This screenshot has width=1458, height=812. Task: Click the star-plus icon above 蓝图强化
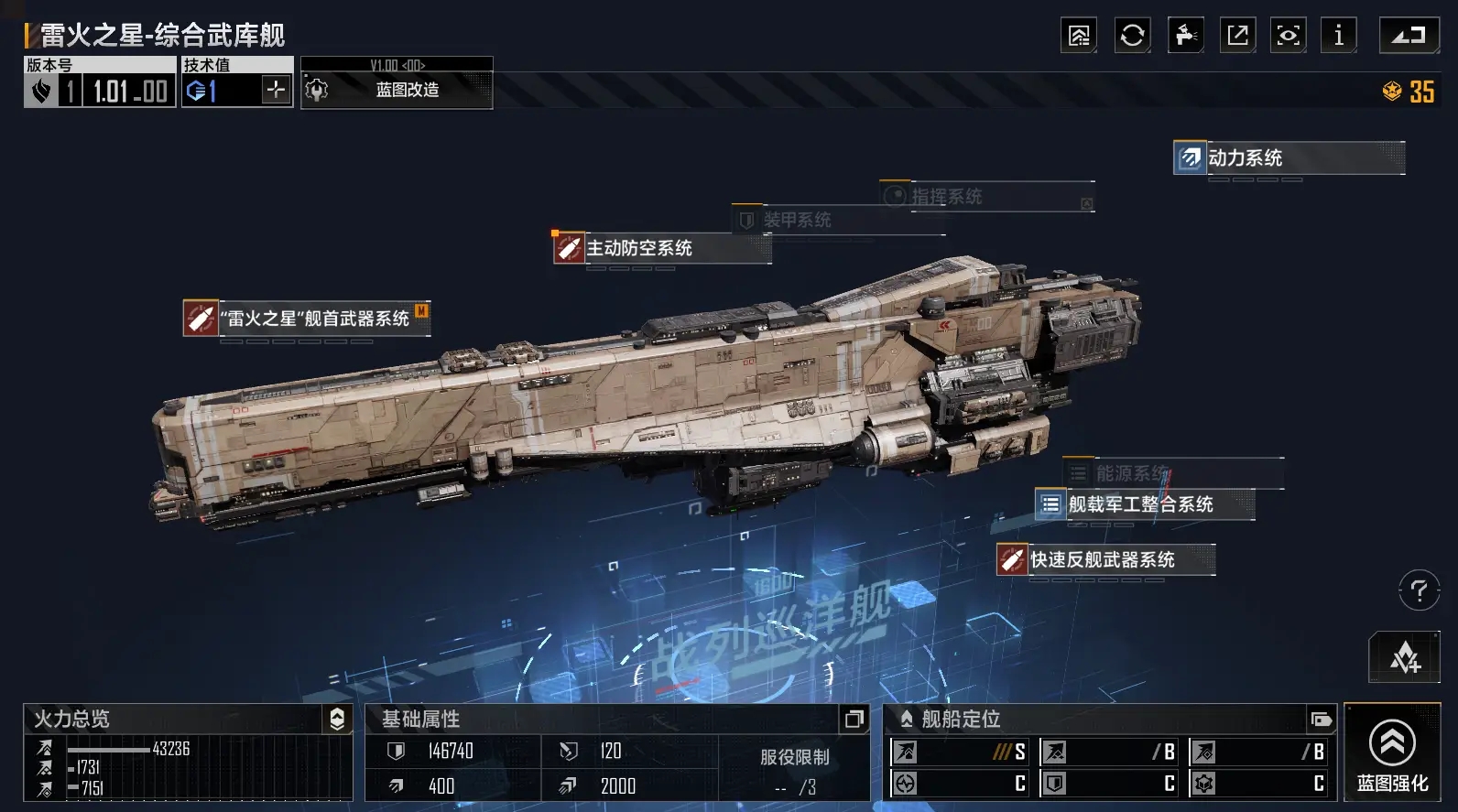tap(1405, 657)
